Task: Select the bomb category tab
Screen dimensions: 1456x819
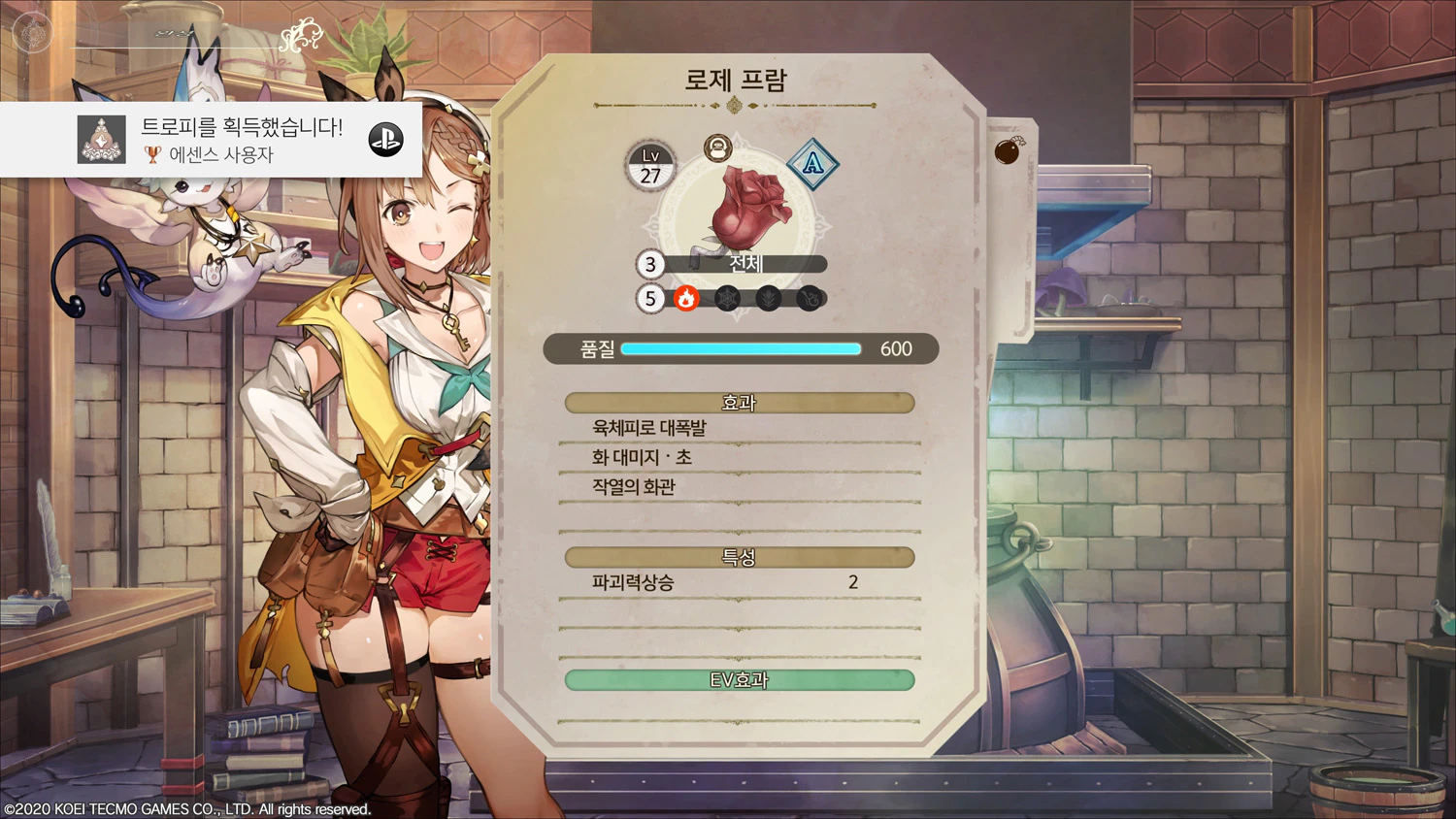Action: (1009, 150)
